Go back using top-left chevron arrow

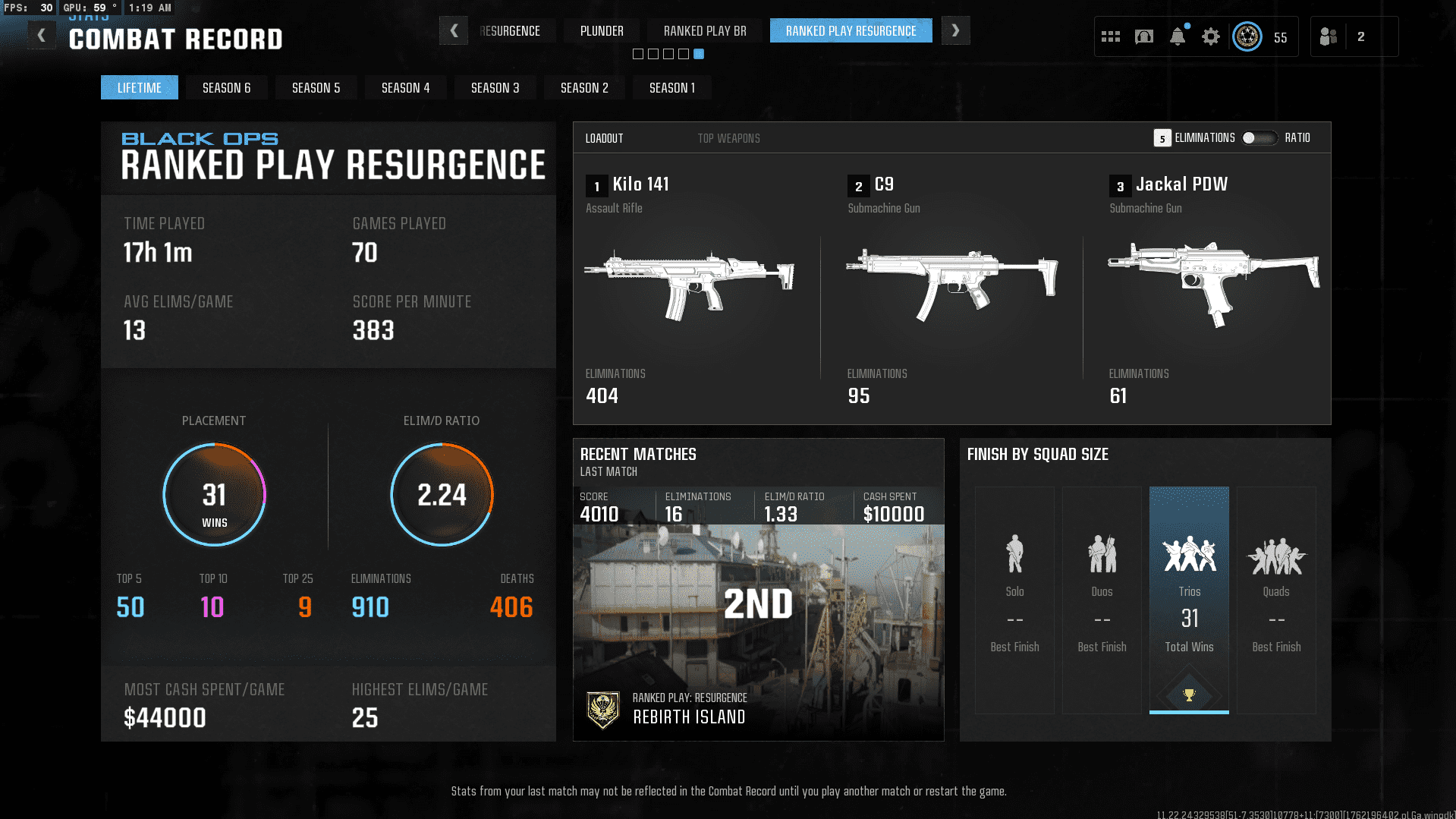point(42,33)
